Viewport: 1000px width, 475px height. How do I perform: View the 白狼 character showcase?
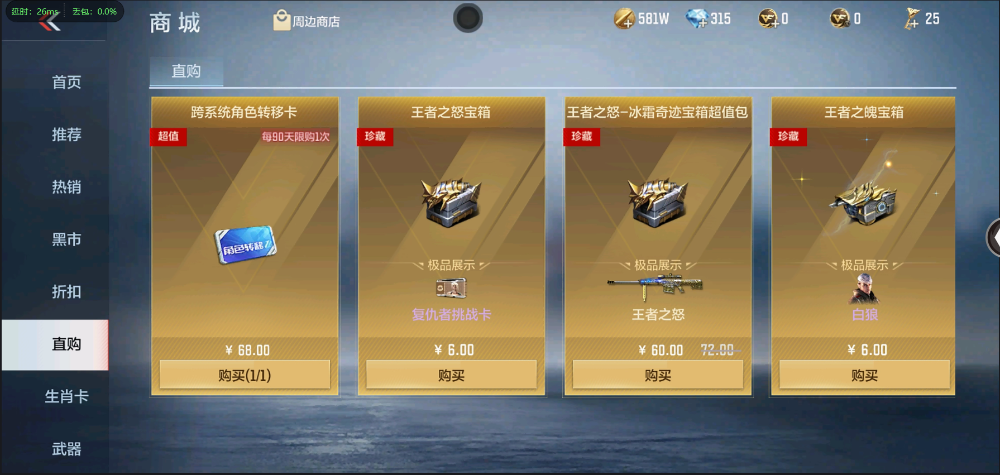point(864,289)
